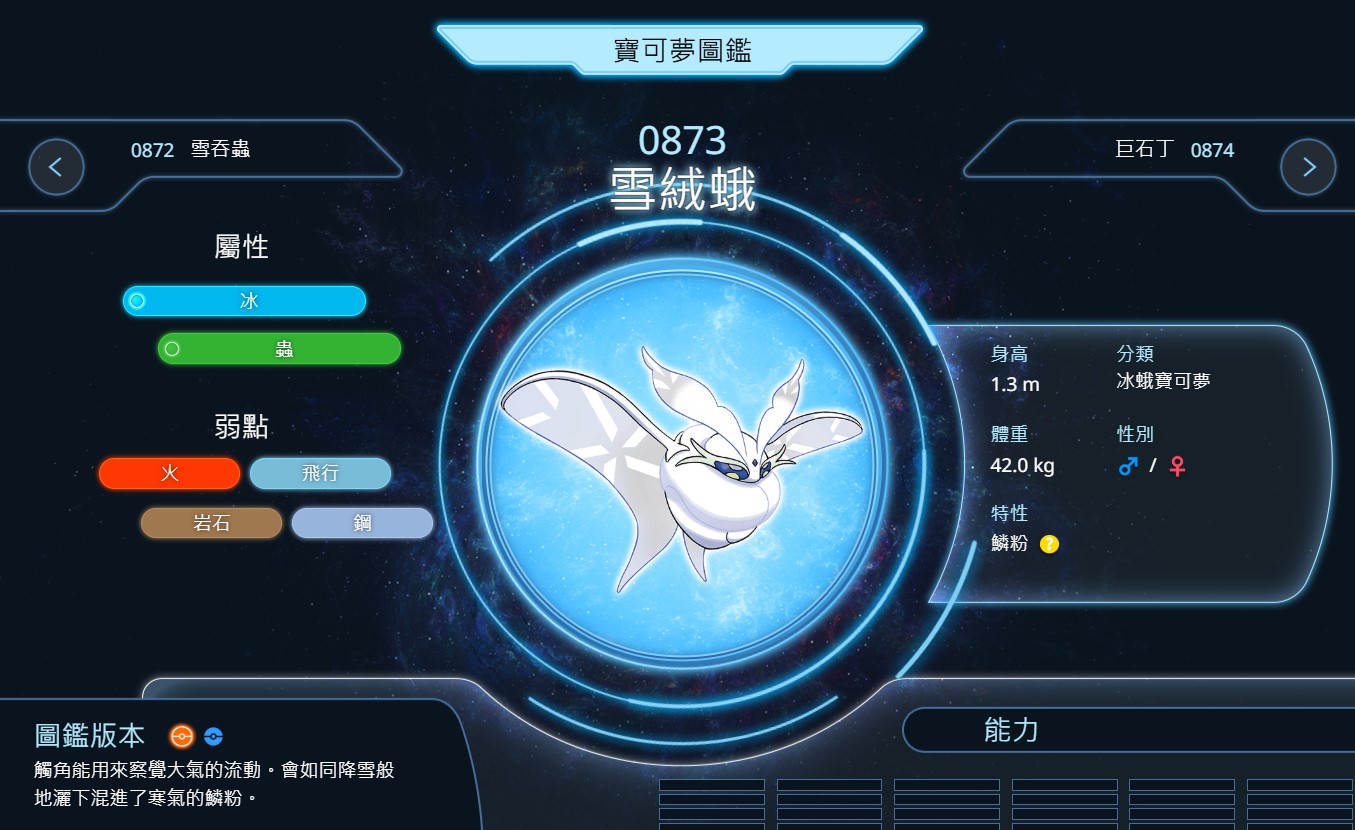Viewport: 1355px width, 830px height.
Task: Choose the 飛行 weakness badge
Action: coord(320,474)
